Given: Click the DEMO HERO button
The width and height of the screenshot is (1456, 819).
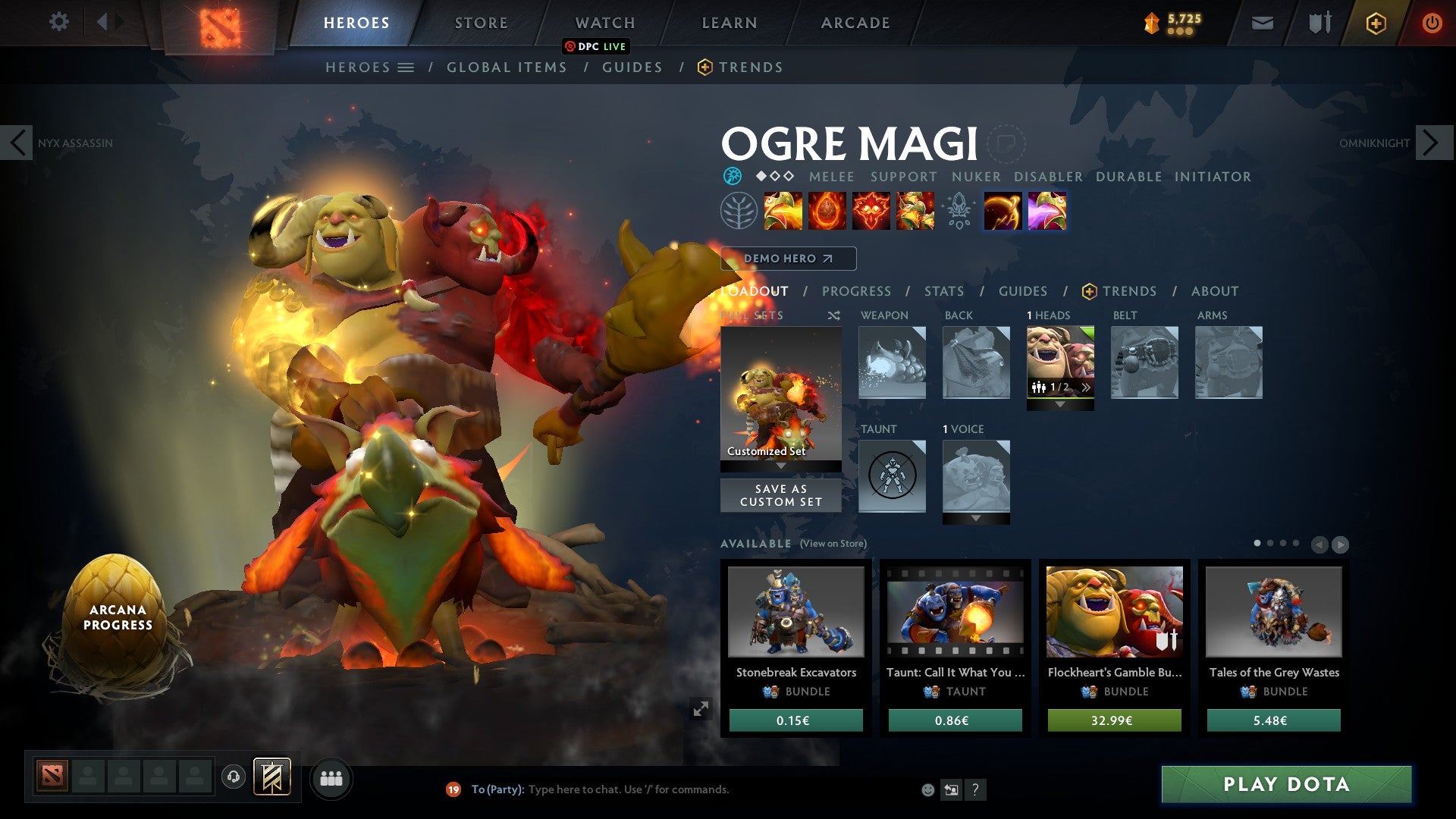Looking at the screenshot, I should pos(789,259).
